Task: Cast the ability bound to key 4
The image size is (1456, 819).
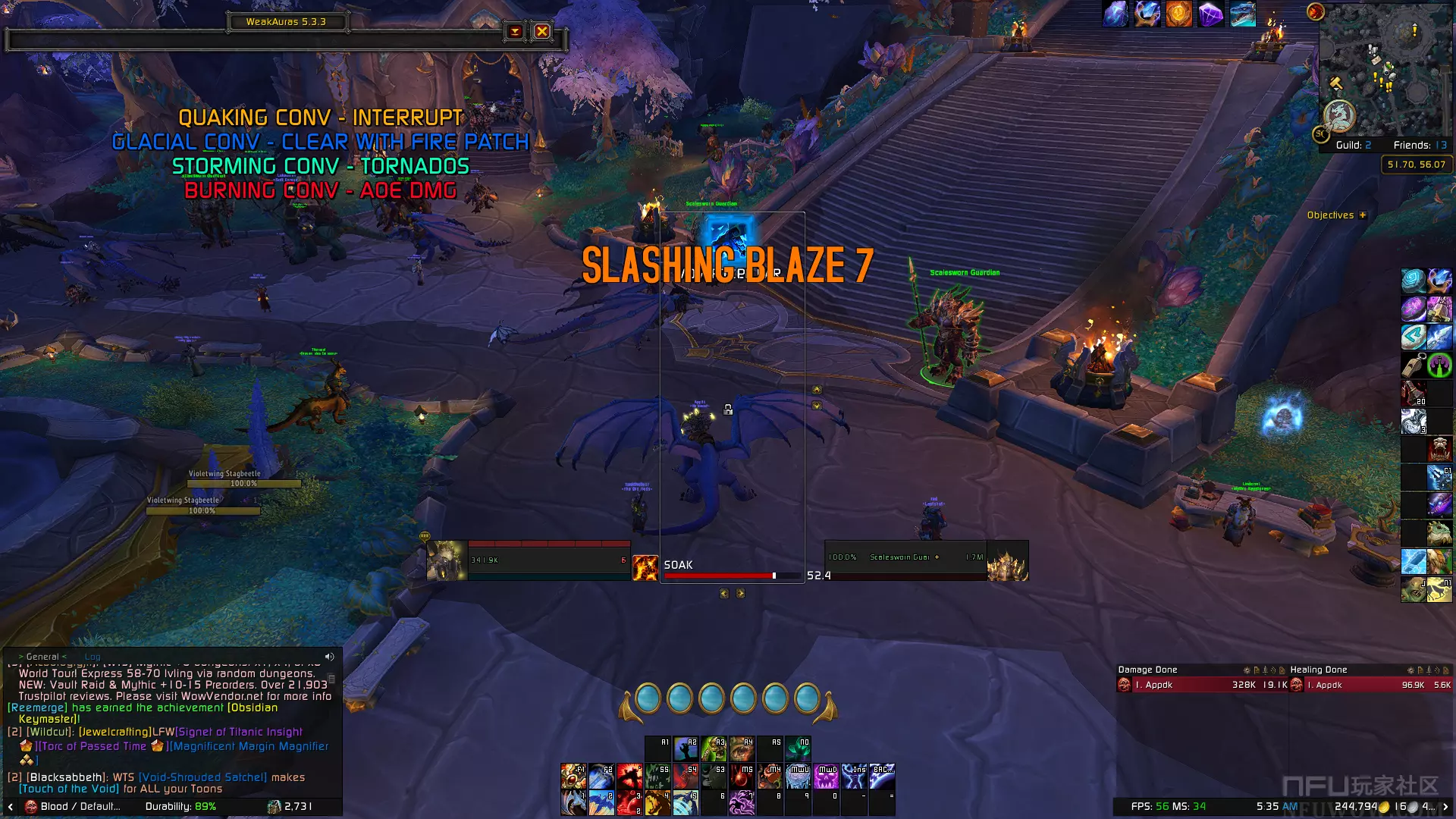Action: coord(657,802)
